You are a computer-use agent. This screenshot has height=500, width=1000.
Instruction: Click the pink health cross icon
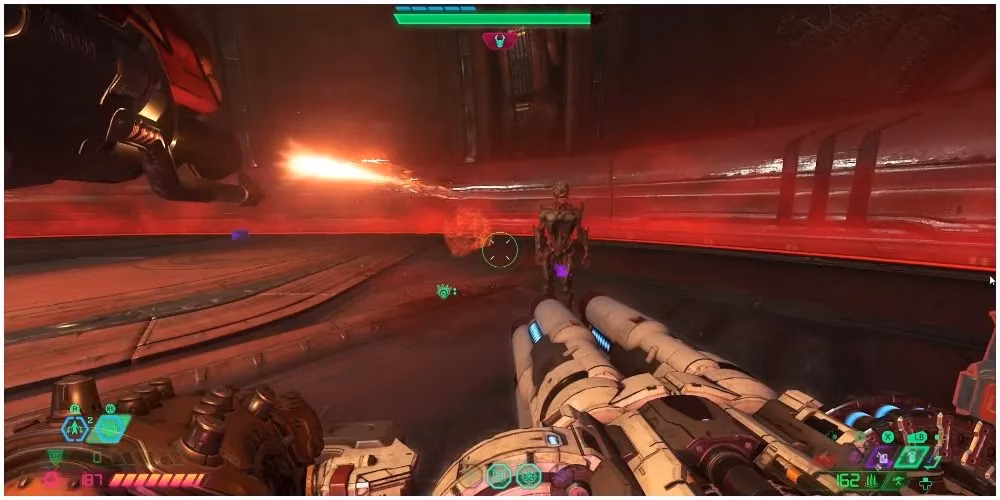click(x=51, y=480)
